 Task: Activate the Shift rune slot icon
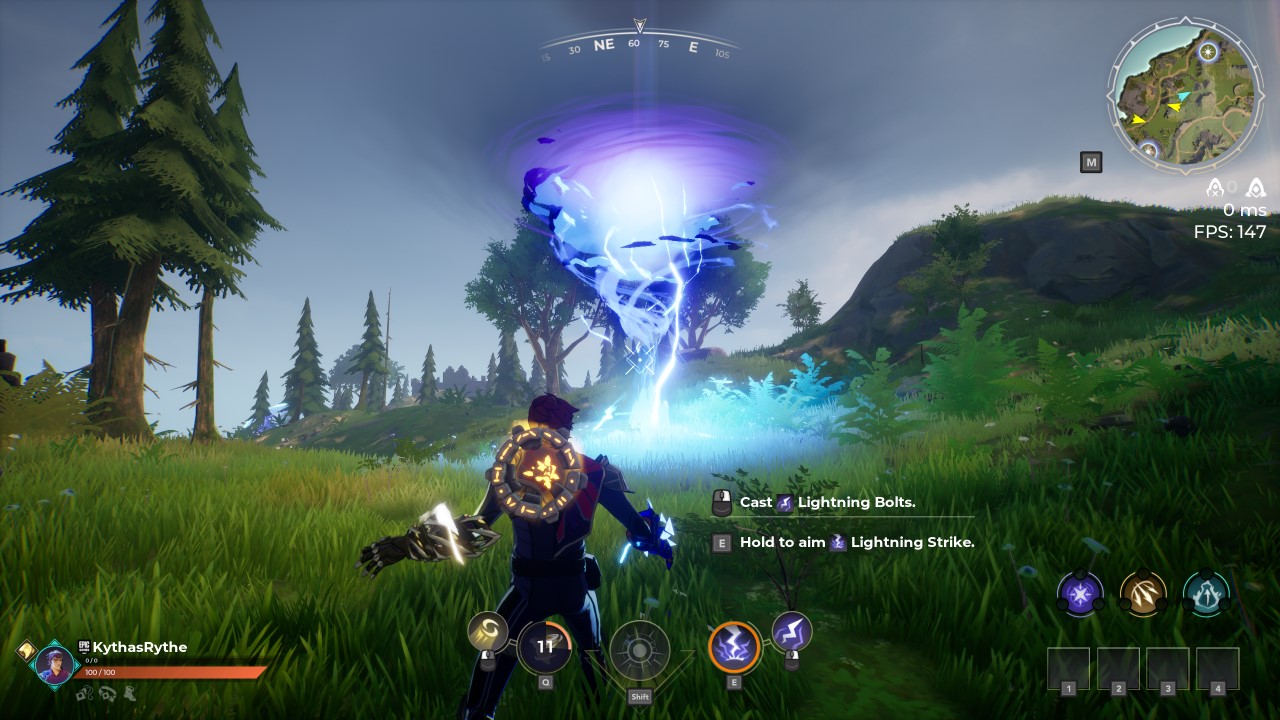click(x=638, y=651)
